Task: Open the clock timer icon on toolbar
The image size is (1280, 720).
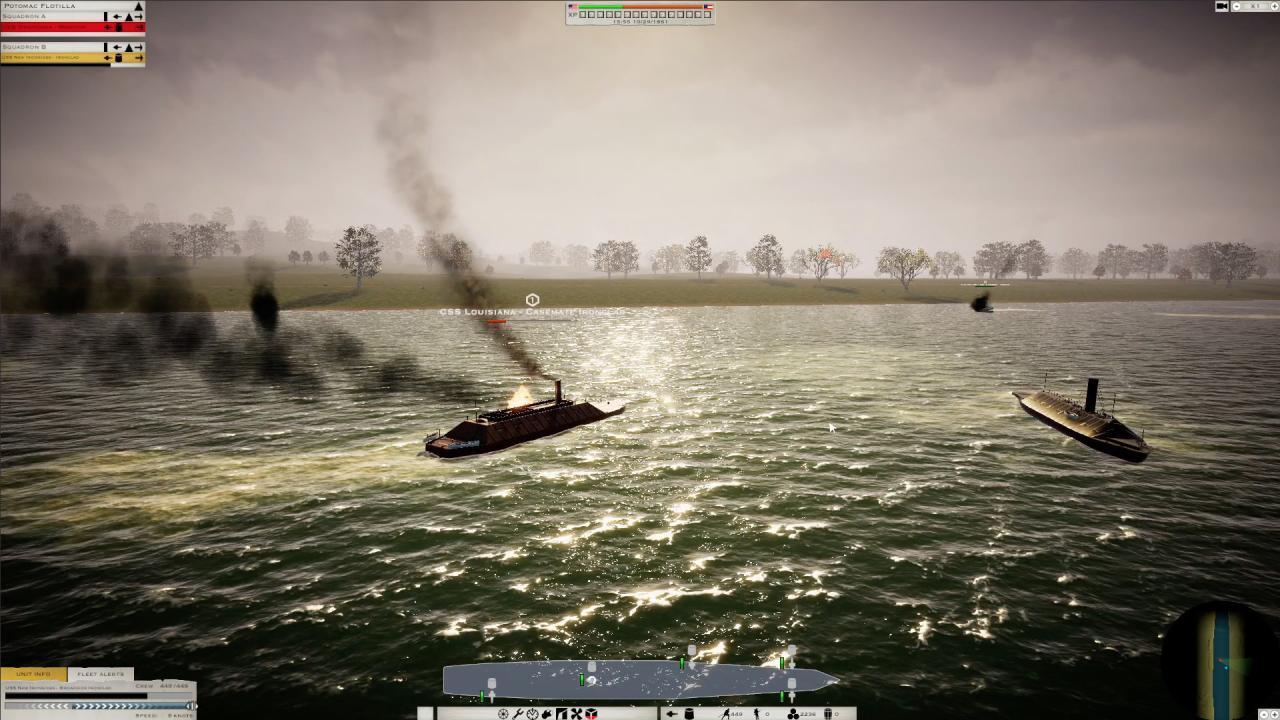Action: coord(531,713)
